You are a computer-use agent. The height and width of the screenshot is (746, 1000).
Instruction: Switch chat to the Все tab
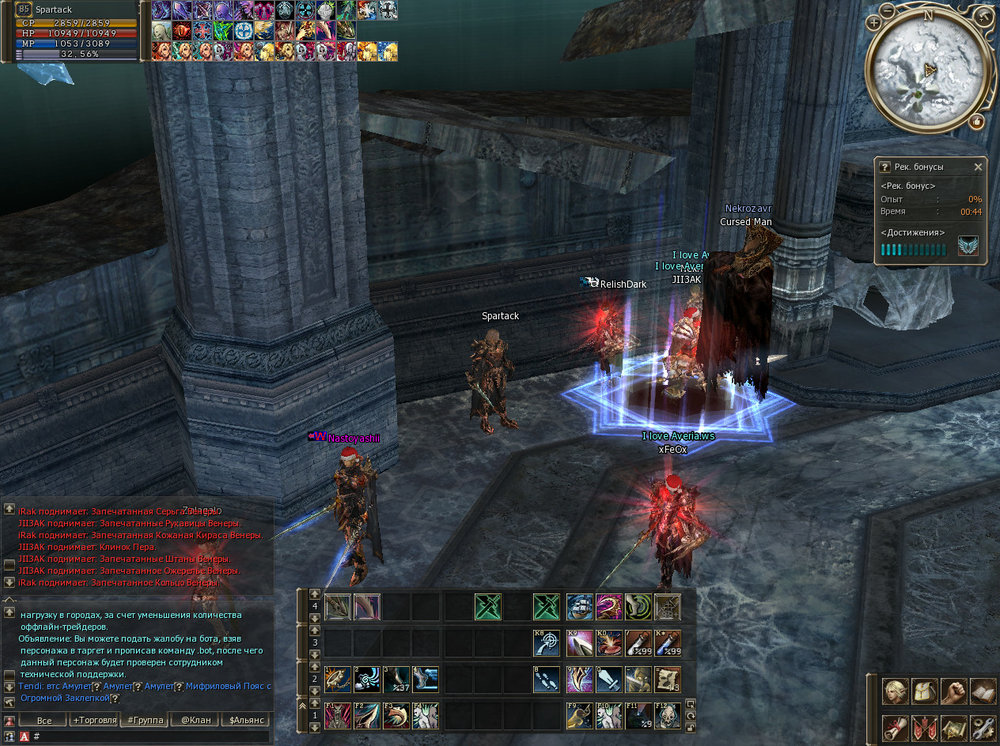click(x=43, y=720)
